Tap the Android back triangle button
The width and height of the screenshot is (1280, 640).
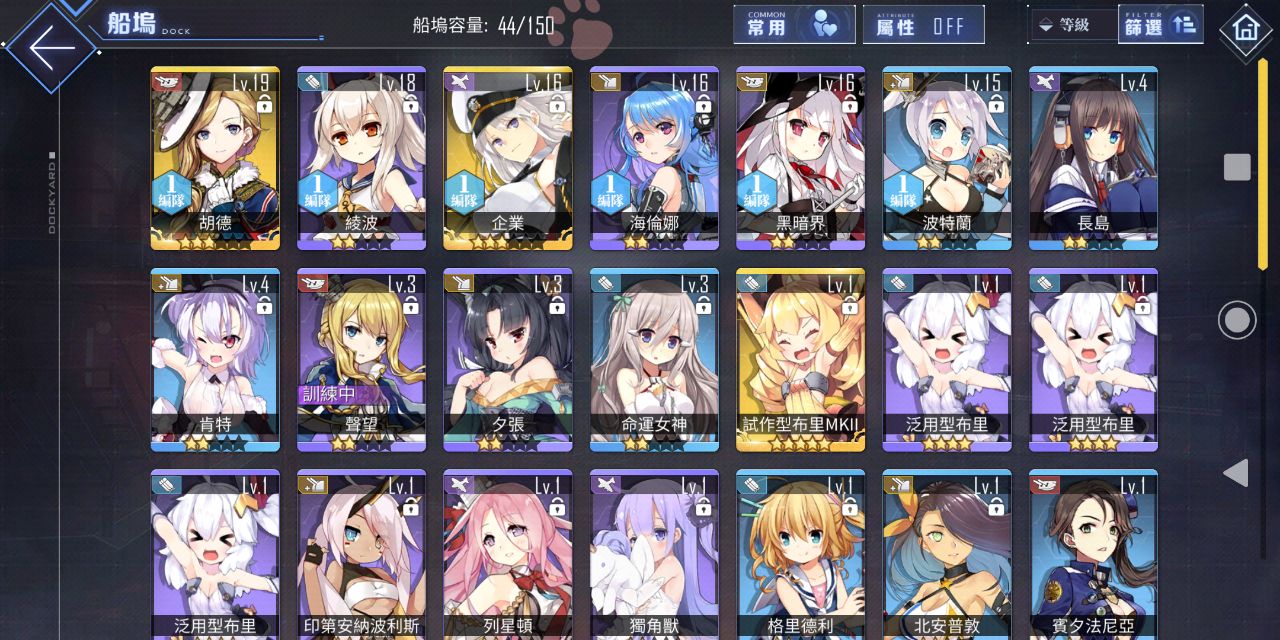[1237, 473]
